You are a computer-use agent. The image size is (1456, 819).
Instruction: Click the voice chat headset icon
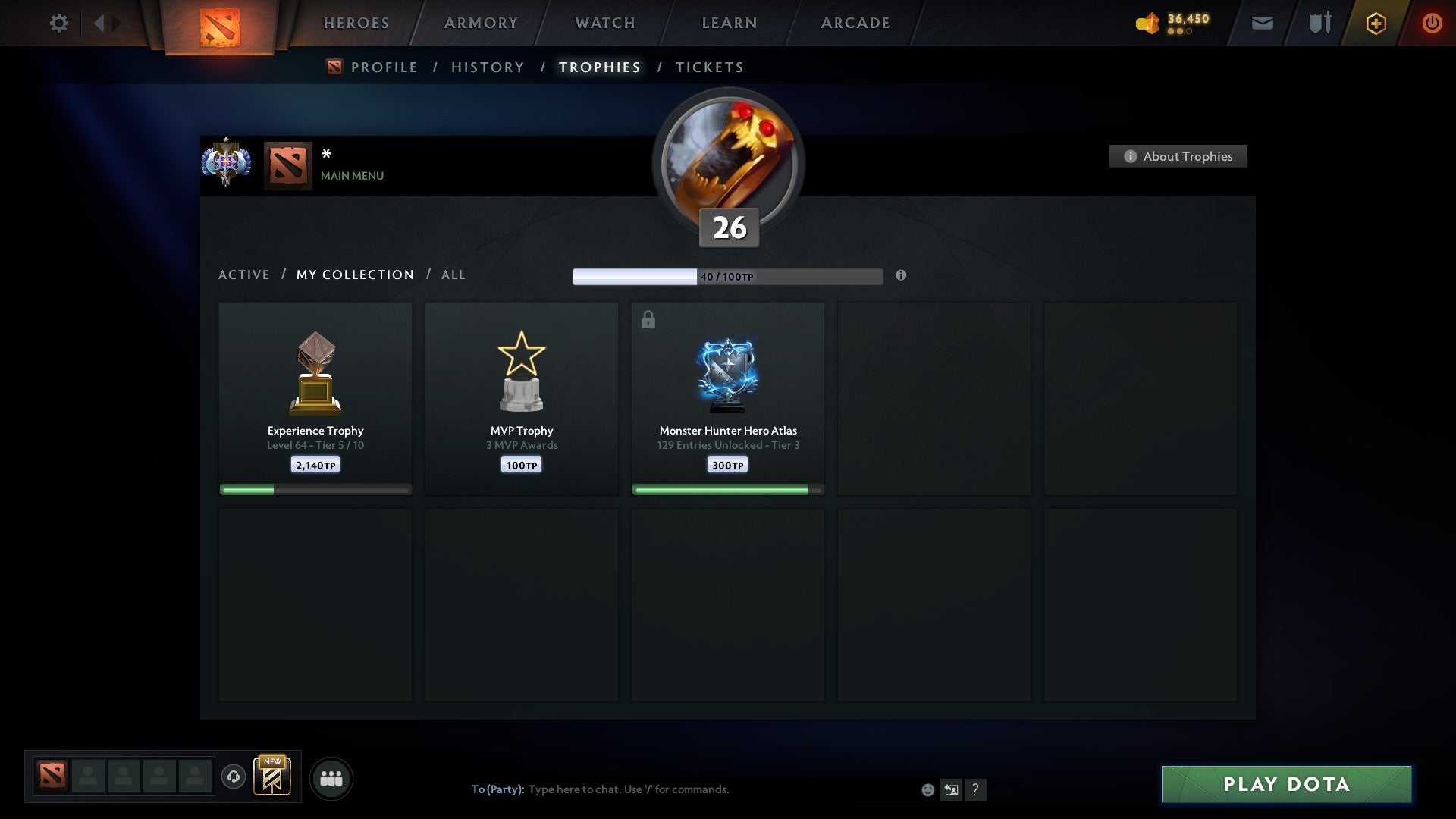(x=234, y=777)
